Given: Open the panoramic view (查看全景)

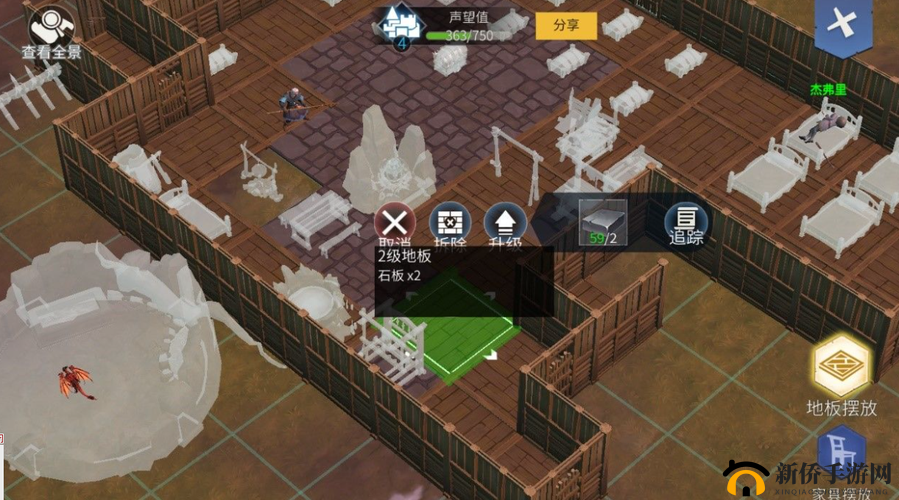Looking at the screenshot, I should click(x=50, y=30).
